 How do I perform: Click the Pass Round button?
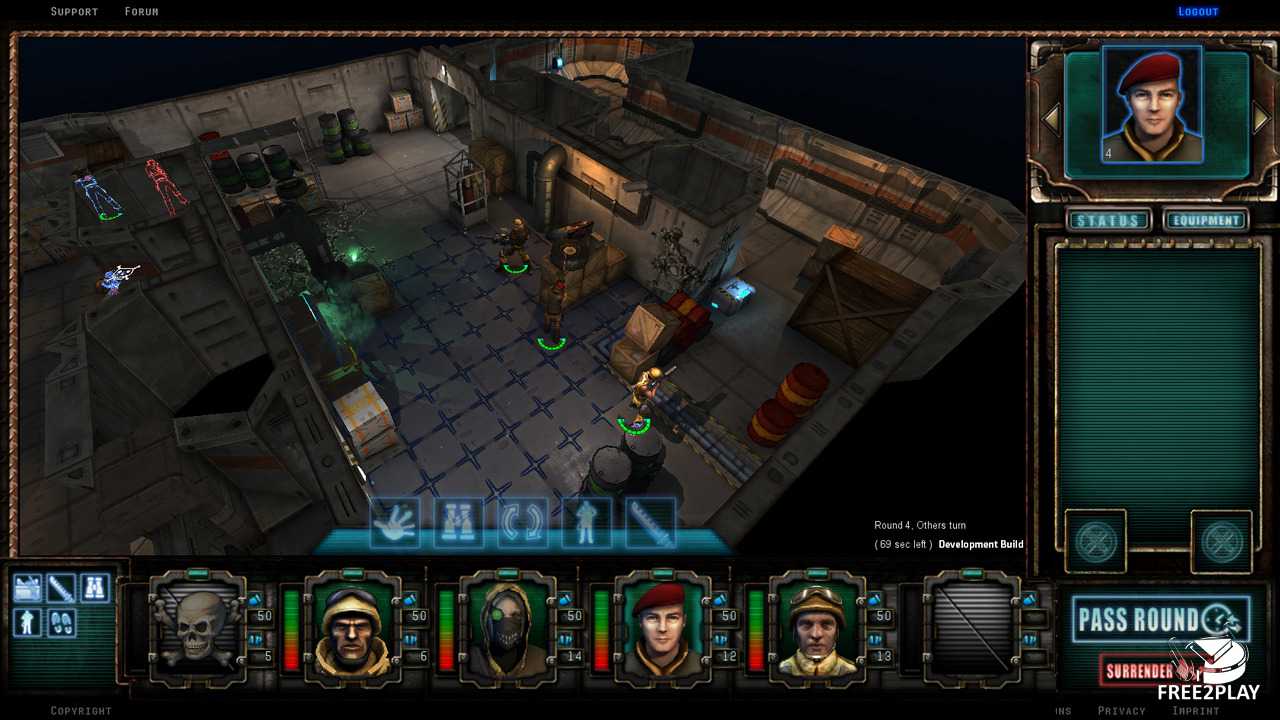(1160, 620)
